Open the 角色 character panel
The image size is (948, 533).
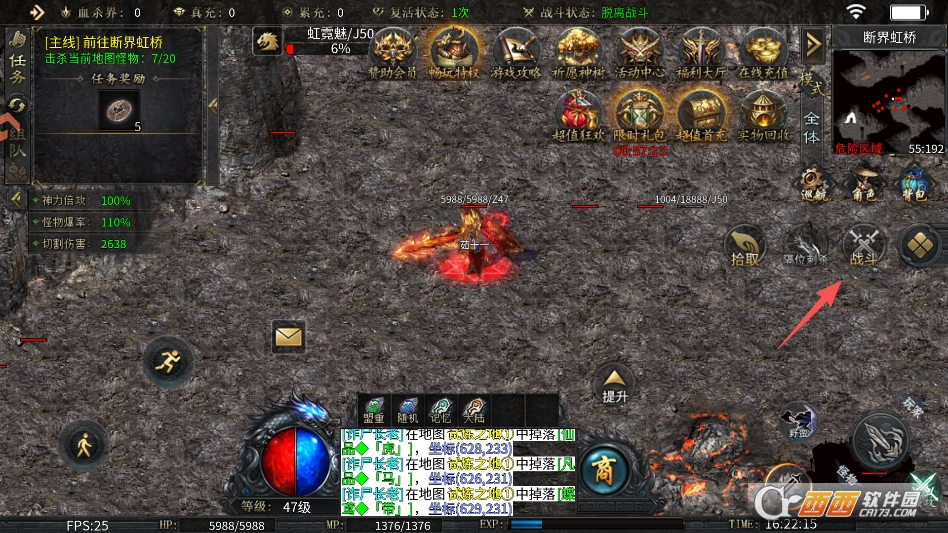(x=863, y=184)
